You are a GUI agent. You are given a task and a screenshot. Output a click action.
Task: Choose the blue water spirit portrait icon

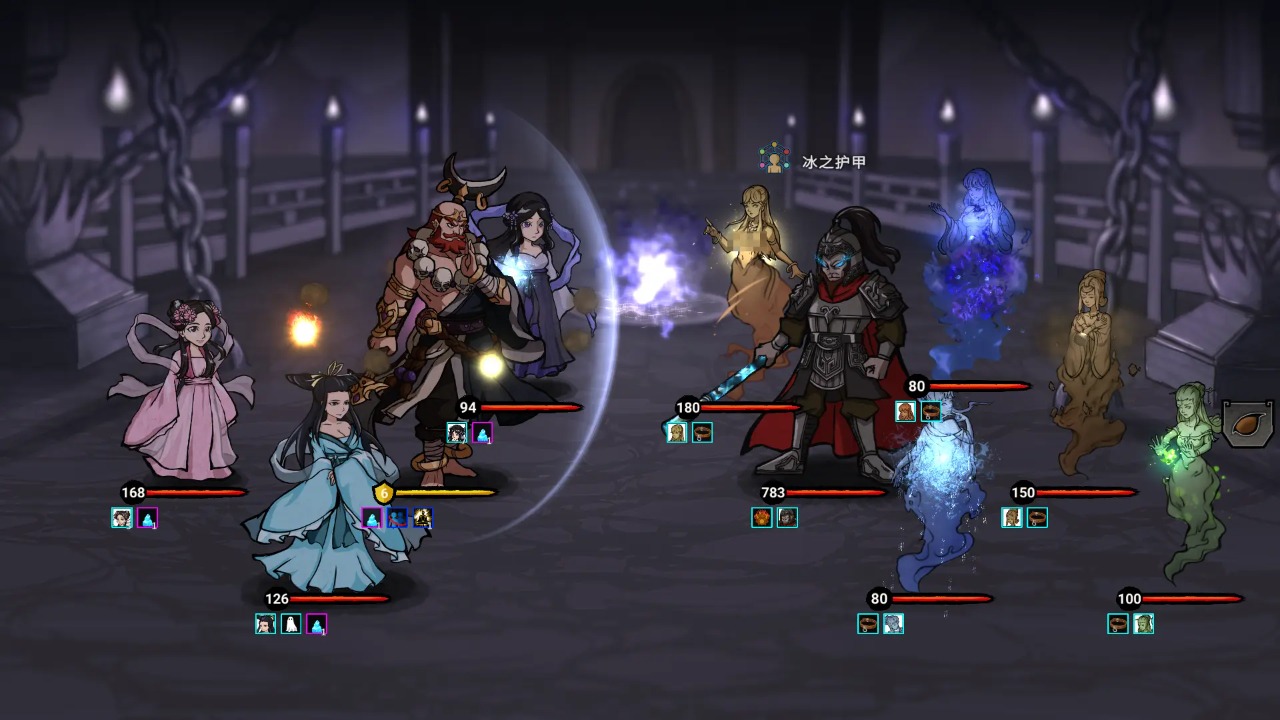tap(894, 624)
